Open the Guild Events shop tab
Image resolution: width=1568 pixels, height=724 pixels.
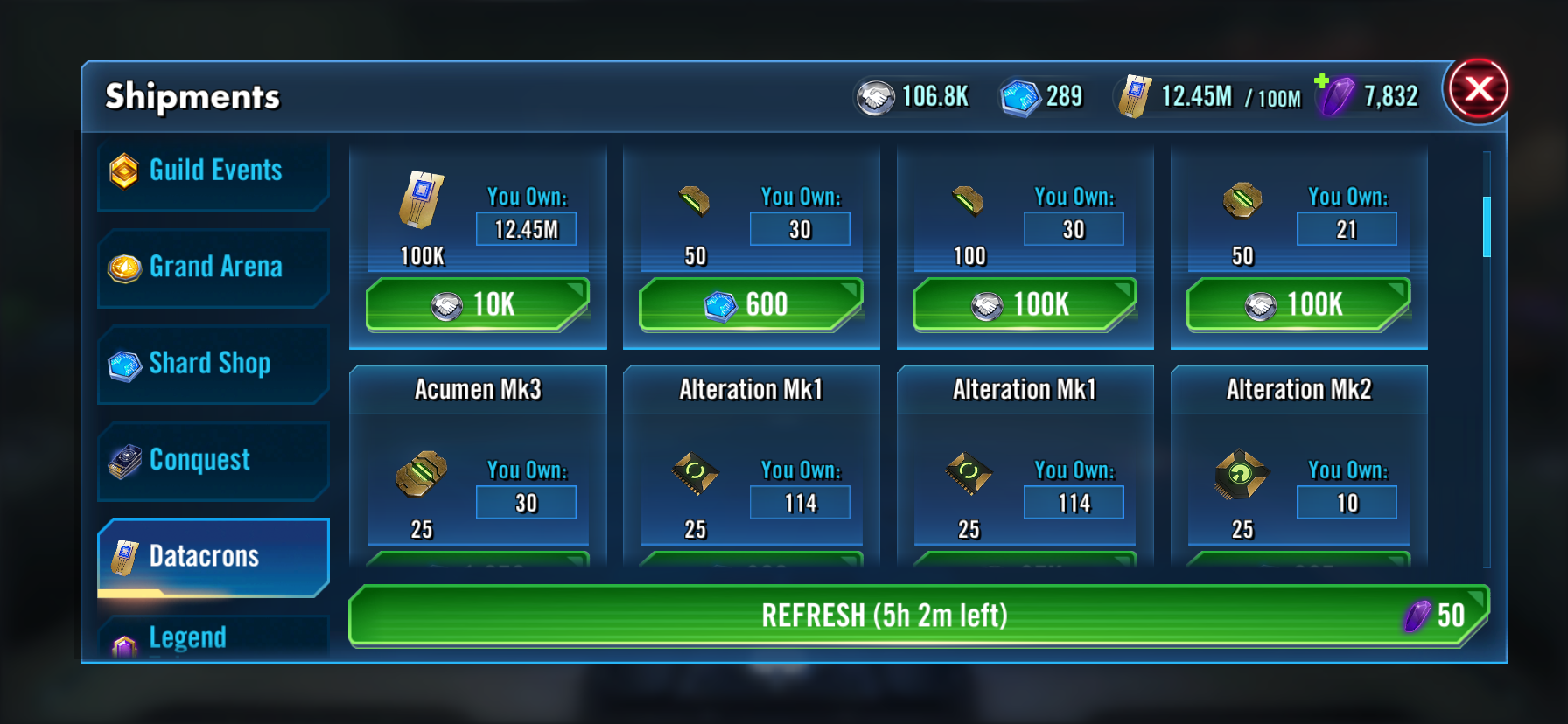[213, 171]
